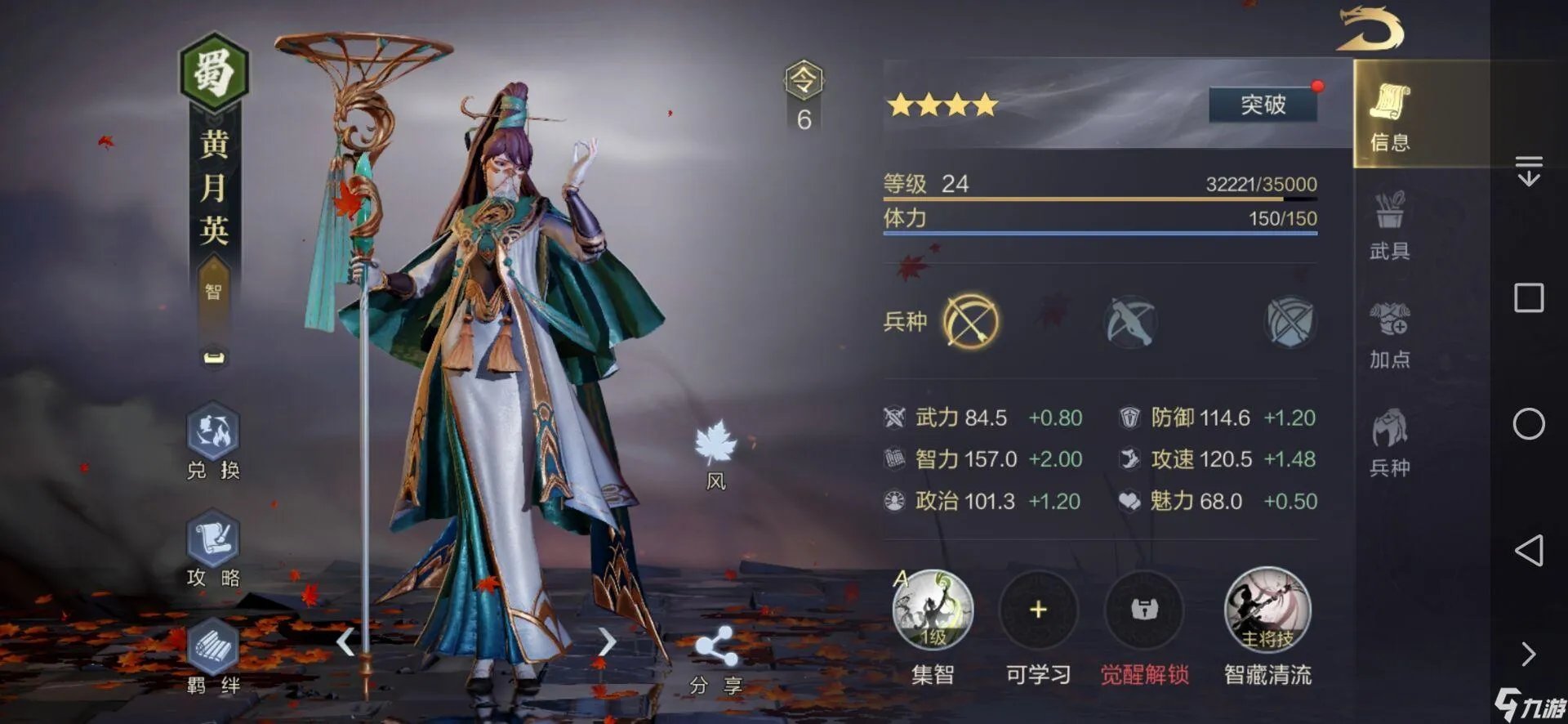
Task: Select the highlighted golden bow troop type
Action: [x=971, y=321]
